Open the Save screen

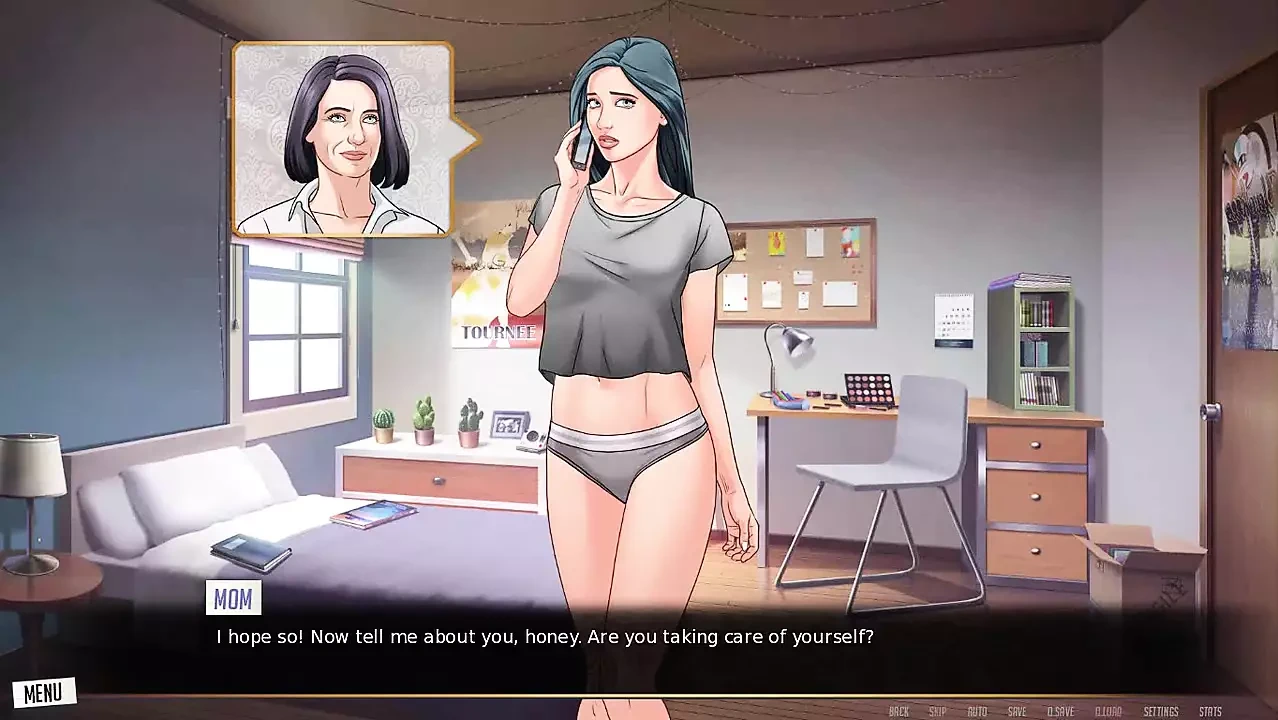click(x=1017, y=711)
